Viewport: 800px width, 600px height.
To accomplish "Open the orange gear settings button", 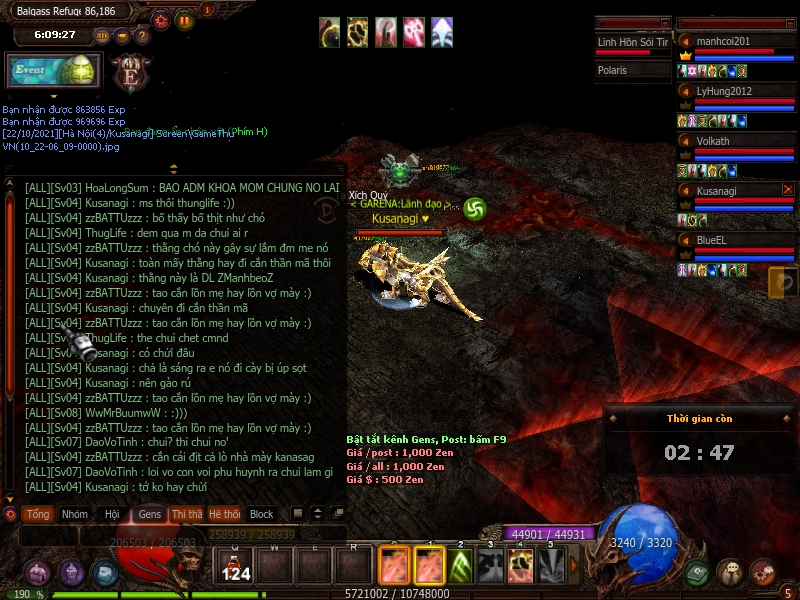I will tap(161, 19).
